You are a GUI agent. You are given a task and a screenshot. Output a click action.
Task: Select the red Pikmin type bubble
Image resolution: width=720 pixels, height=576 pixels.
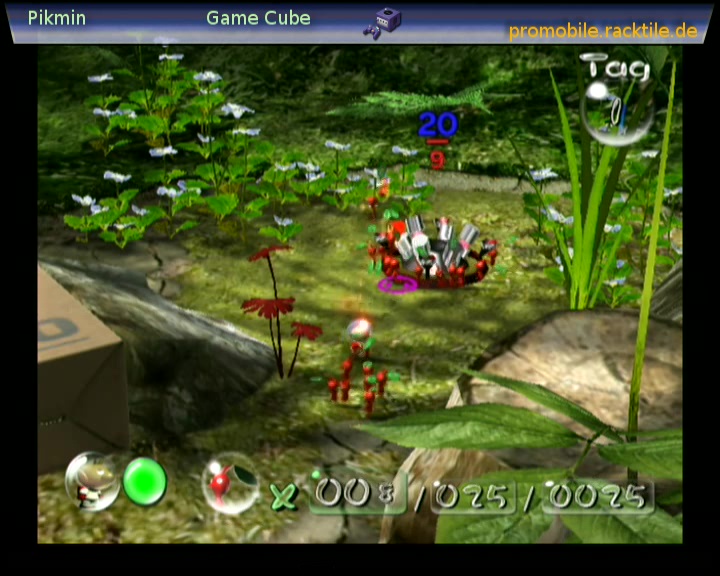pyautogui.click(x=230, y=483)
